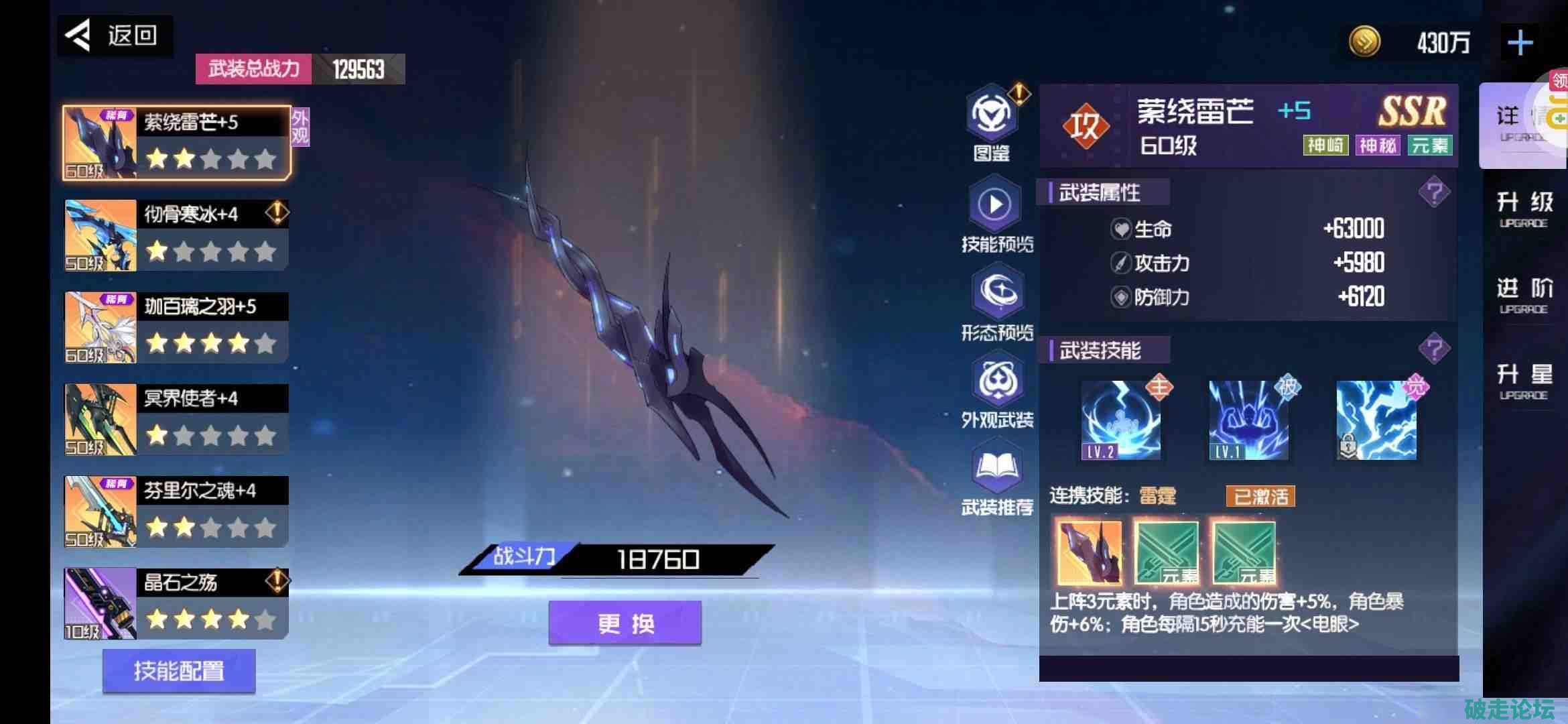Pick the 冥界使者+4 weapon entry
Screen dimensions: 1568x724
pos(177,420)
